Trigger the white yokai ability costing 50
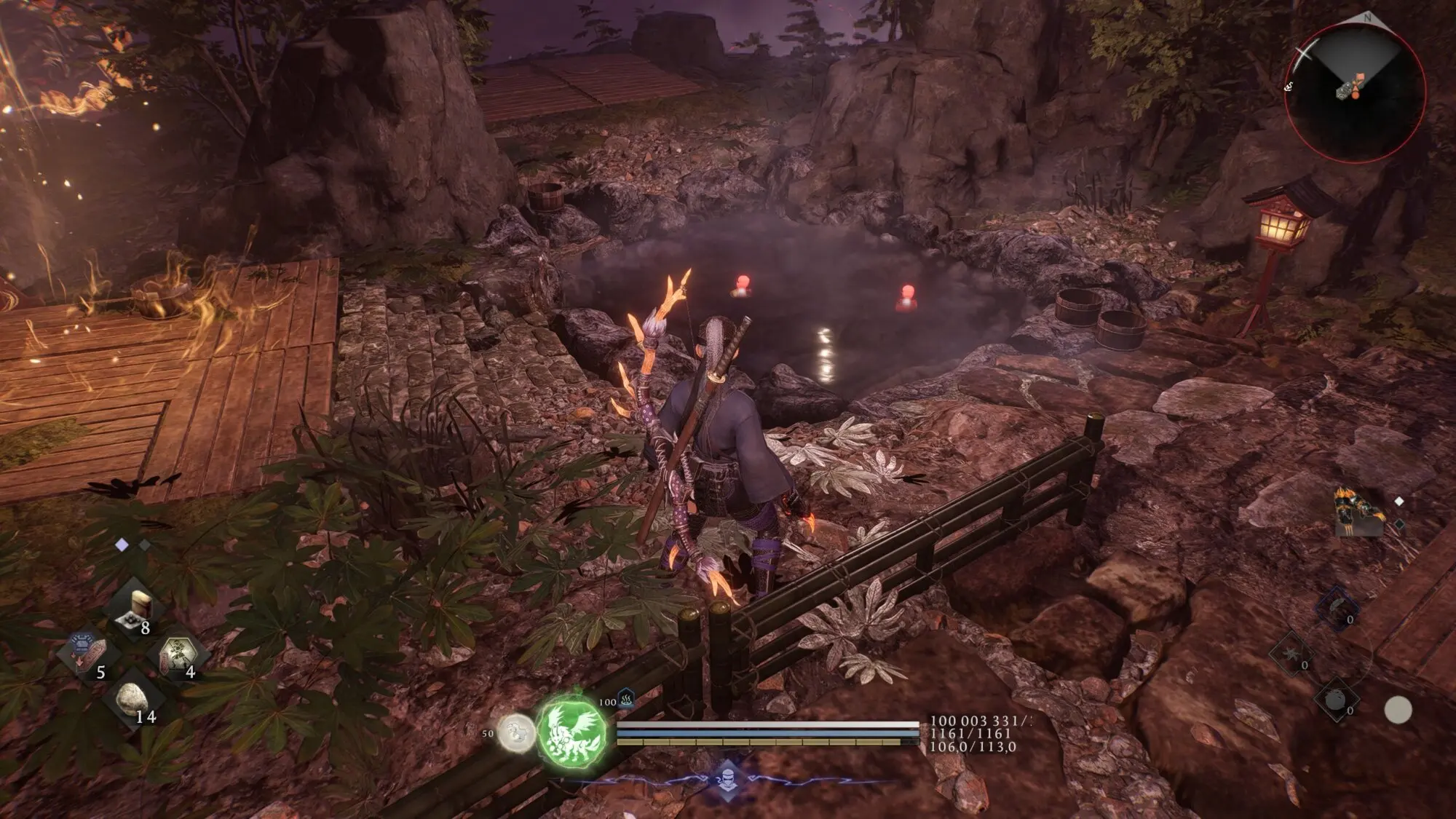 coord(515,732)
